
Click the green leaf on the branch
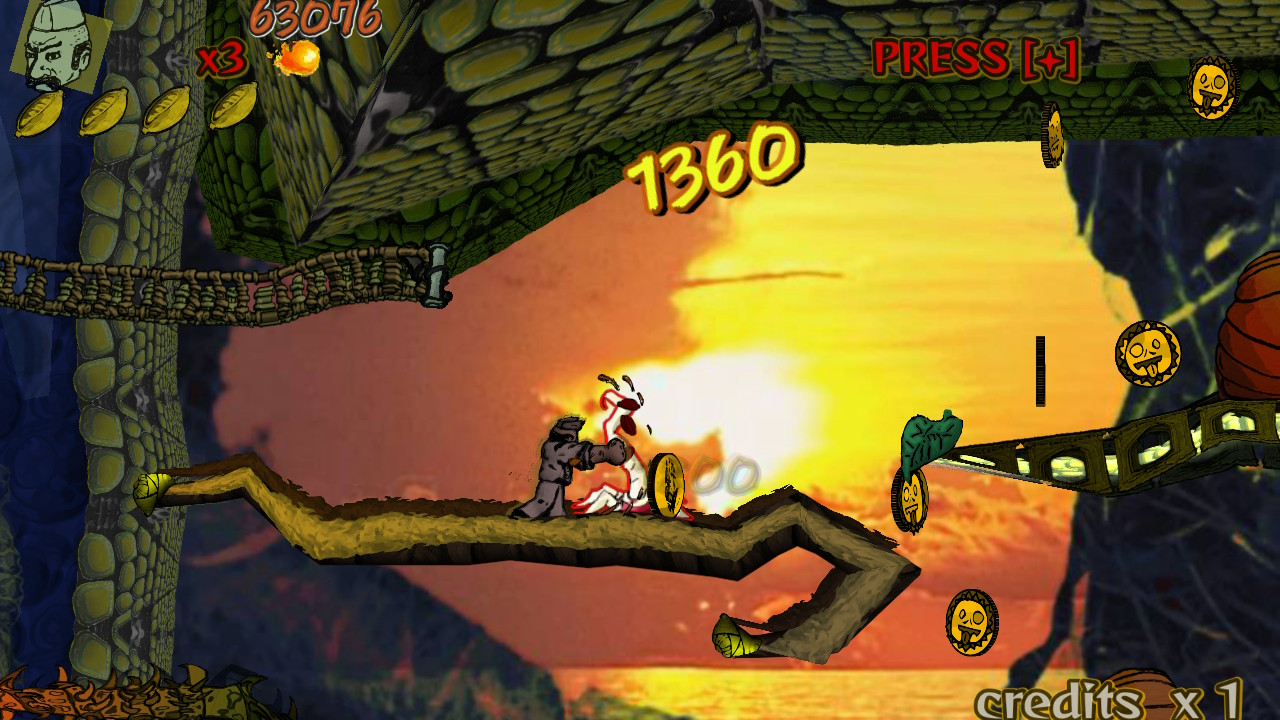[x=930, y=438]
